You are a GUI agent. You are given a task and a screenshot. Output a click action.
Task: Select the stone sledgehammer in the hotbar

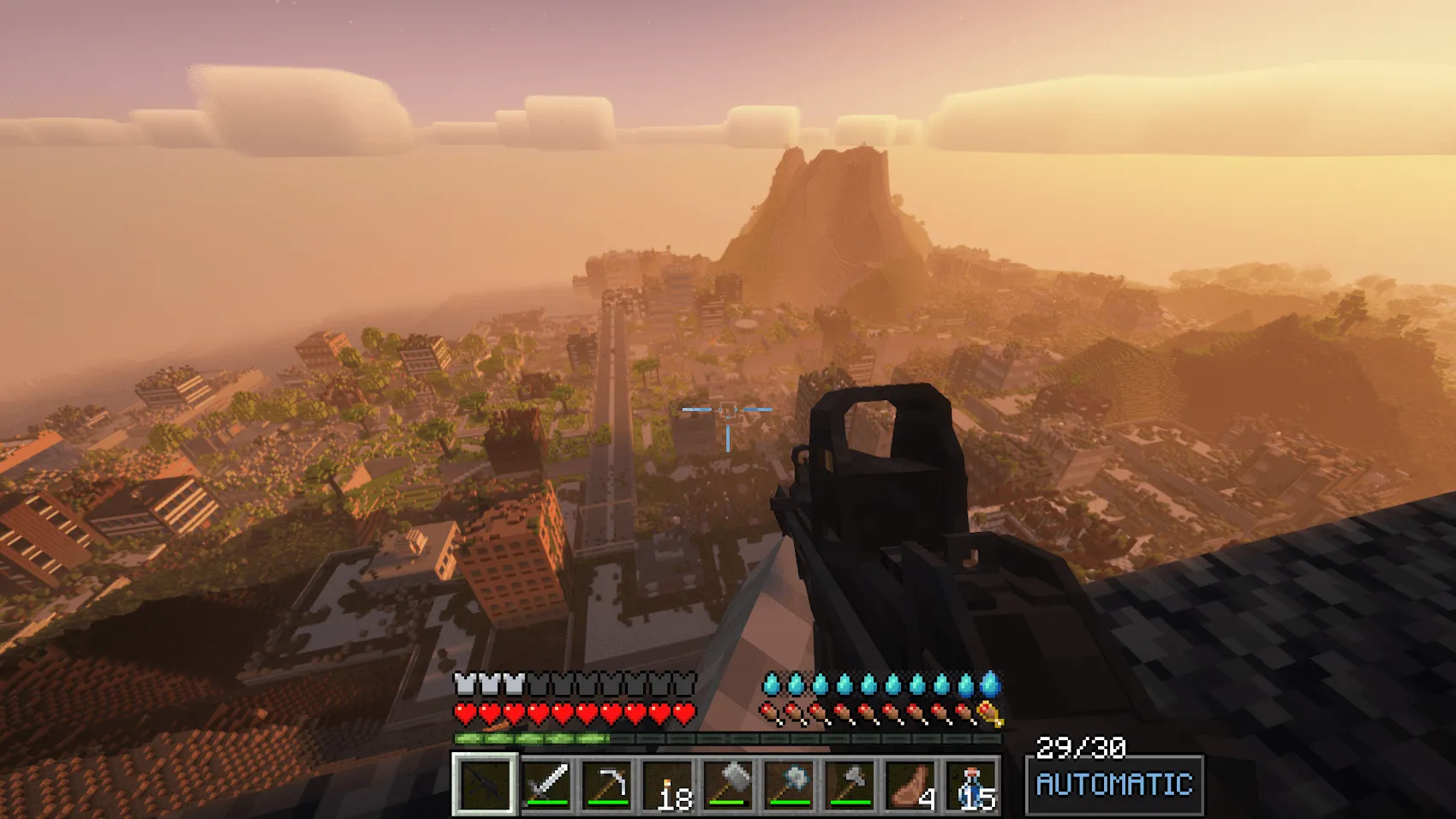[731, 782]
